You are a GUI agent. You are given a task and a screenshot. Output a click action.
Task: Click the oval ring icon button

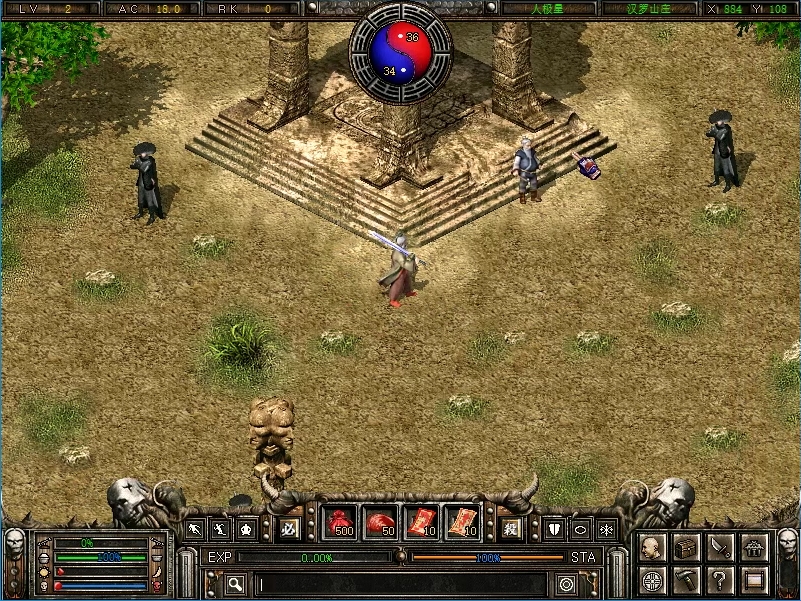pyautogui.click(x=581, y=528)
